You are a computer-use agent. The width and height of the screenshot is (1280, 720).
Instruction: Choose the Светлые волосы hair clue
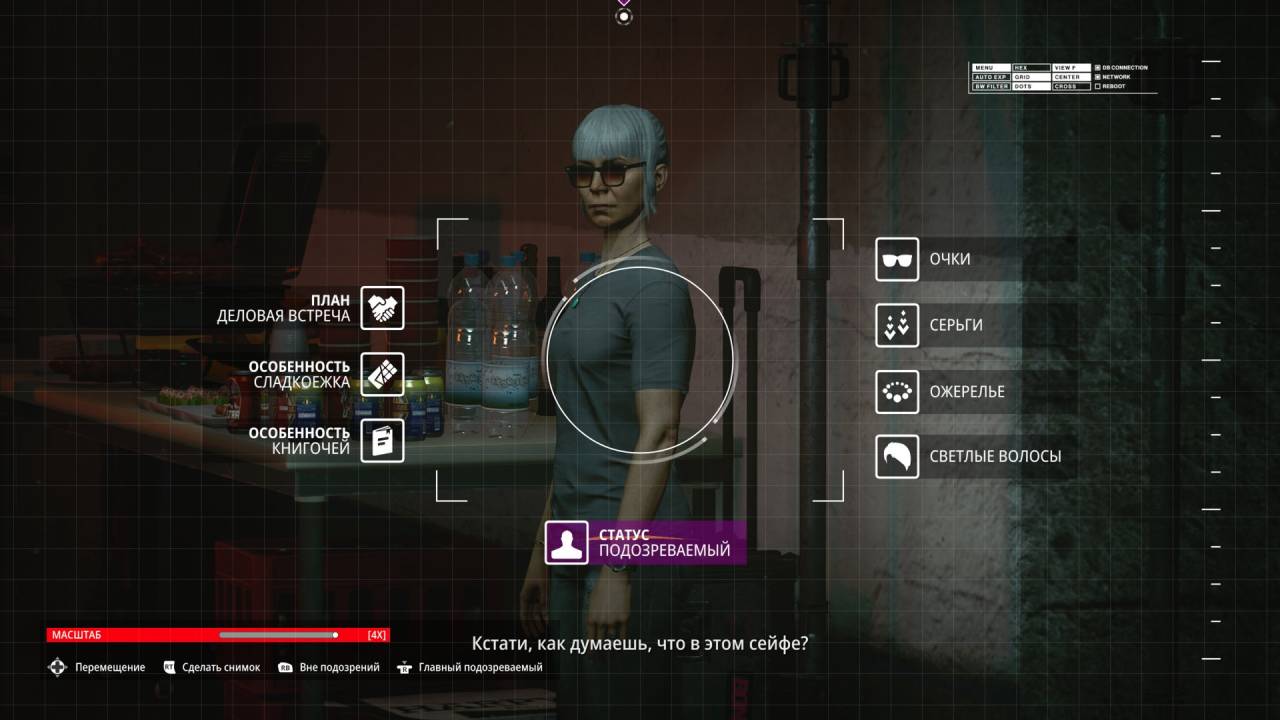[x=897, y=457]
